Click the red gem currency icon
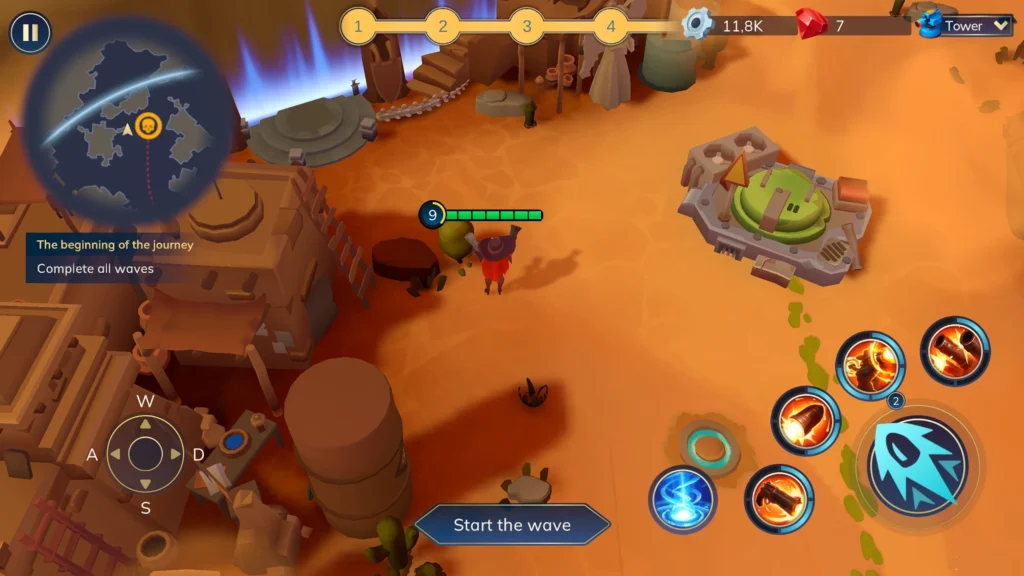The height and width of the screenshot is (576, 1024). (808, 22)
